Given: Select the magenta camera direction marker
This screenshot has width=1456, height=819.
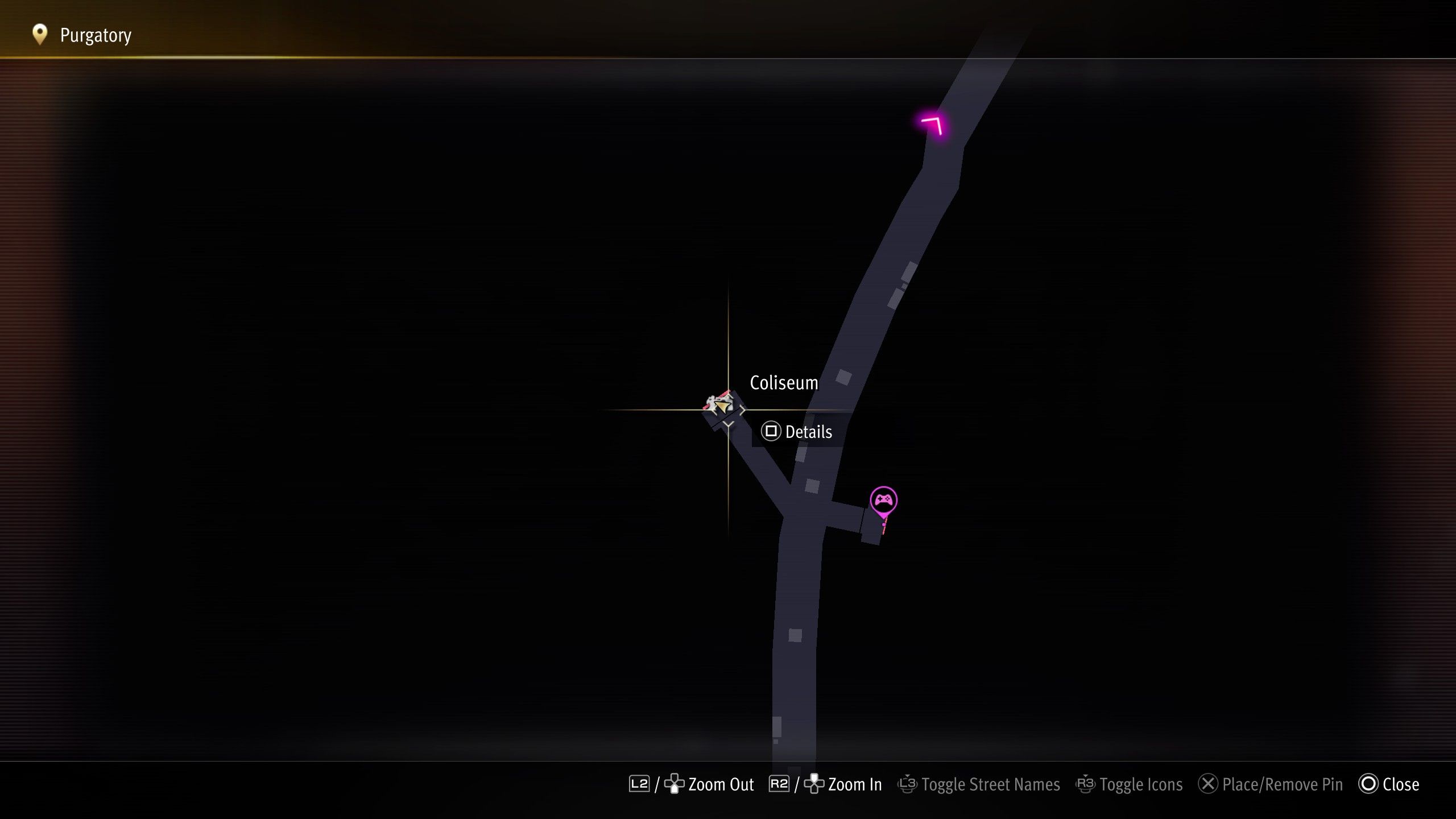Looking at the screenshot, I should pyautogui.click(x=932, y=127).
